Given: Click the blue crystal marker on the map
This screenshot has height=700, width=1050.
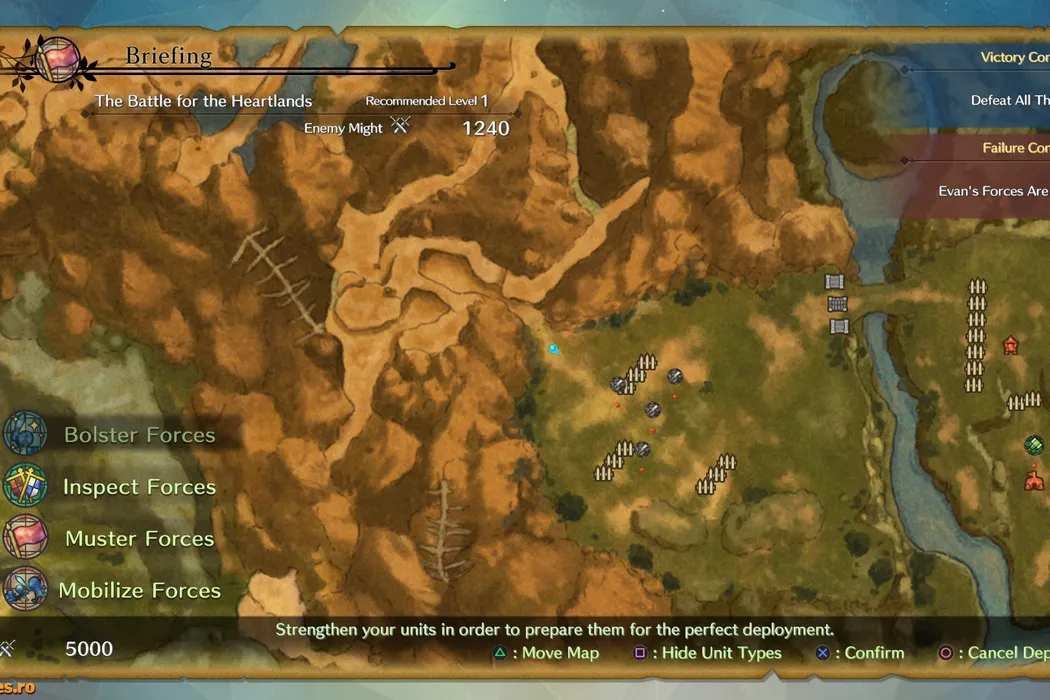Looking at the screenshot, I should (554, 349).
